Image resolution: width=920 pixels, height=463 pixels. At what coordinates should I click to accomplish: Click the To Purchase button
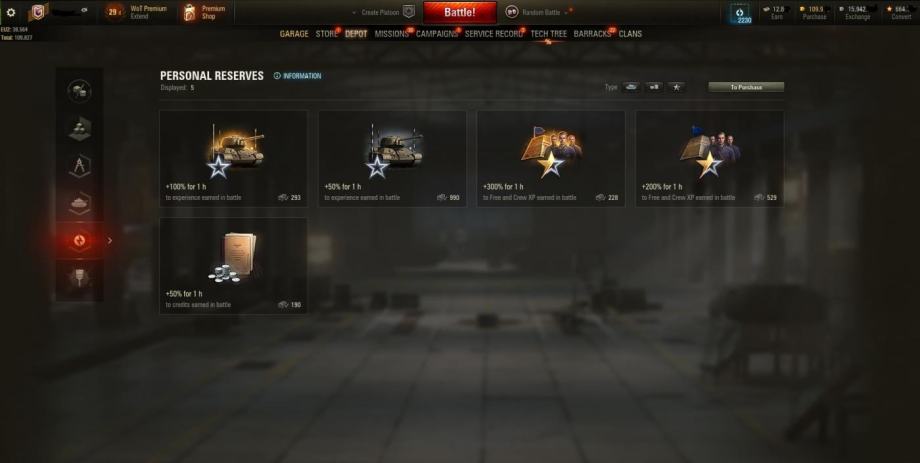click(x=745, y=87)
